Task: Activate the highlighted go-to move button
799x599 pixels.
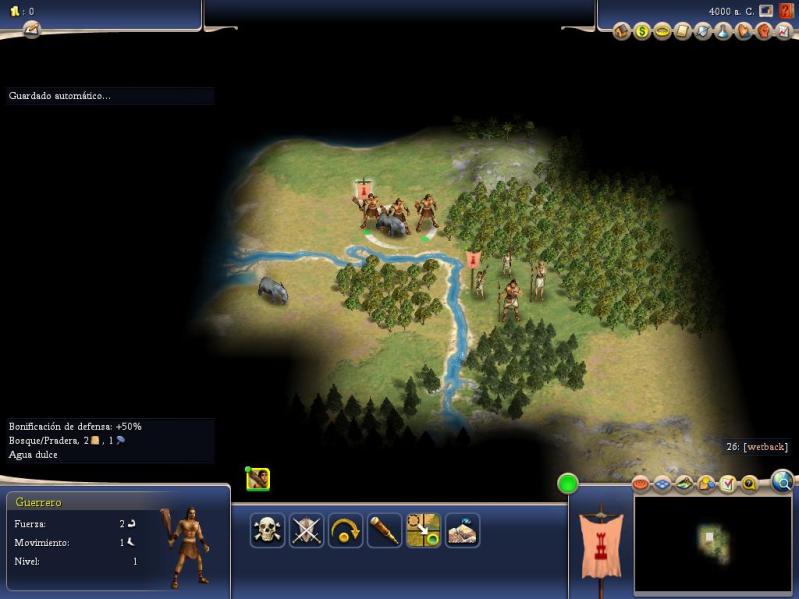Action: [x=423, y=530]
